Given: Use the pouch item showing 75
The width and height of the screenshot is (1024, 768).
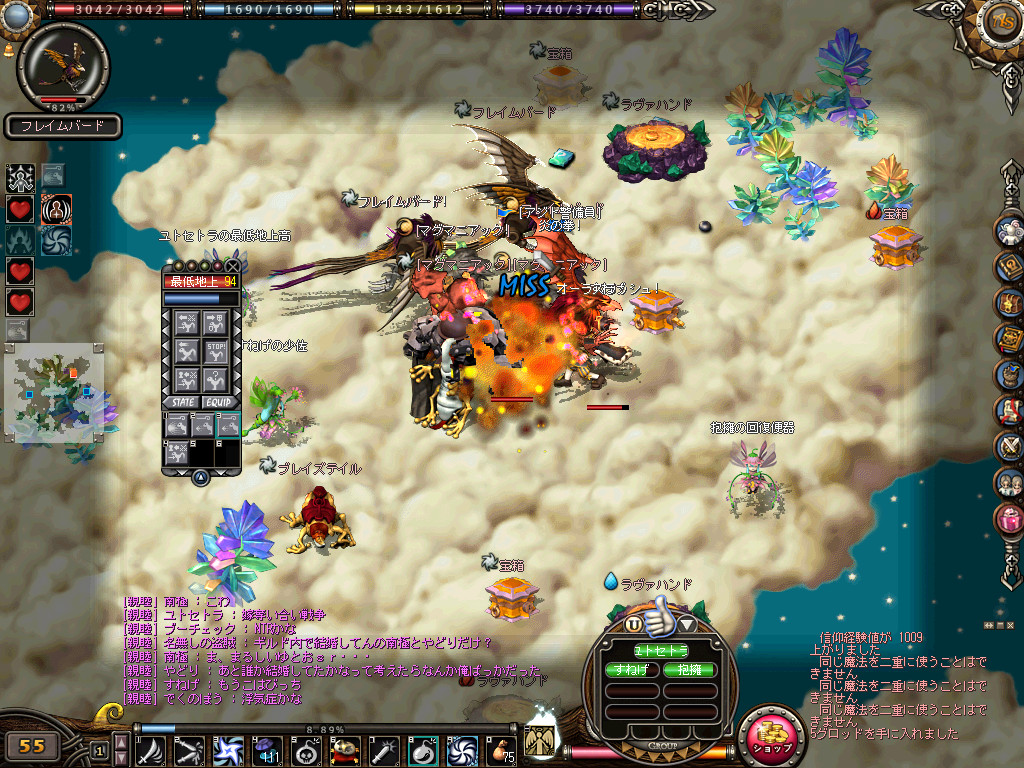Looking at the screenshot, I should pyautogui.click(x=500, y=750).
